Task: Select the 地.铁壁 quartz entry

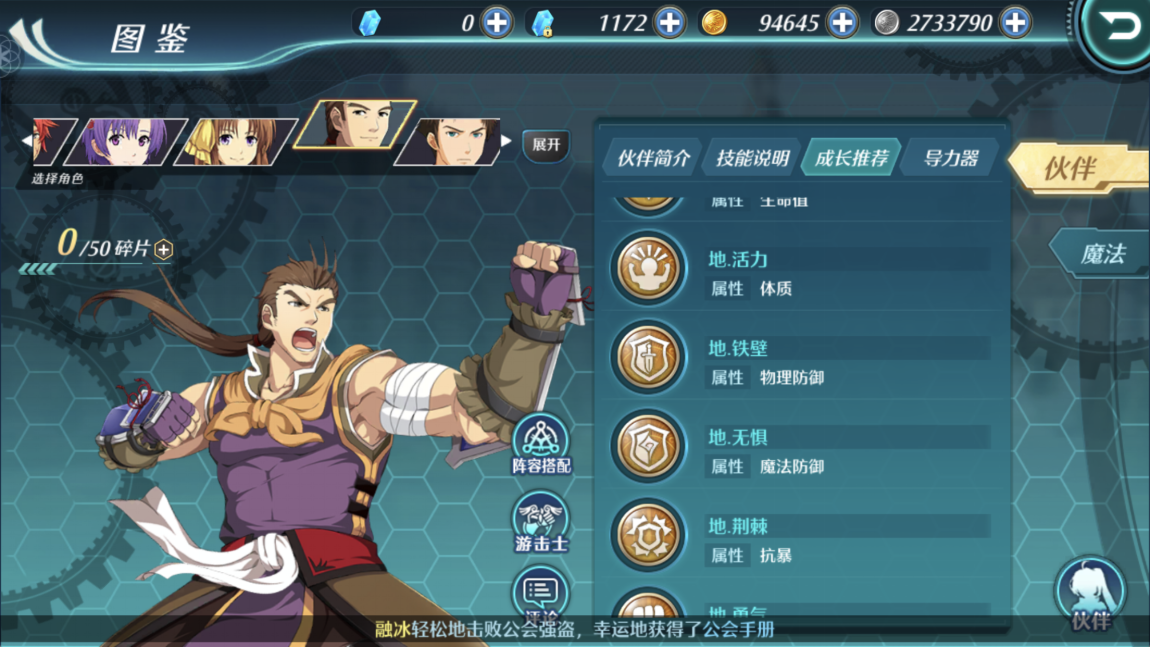Action: (x=800, y=361)
